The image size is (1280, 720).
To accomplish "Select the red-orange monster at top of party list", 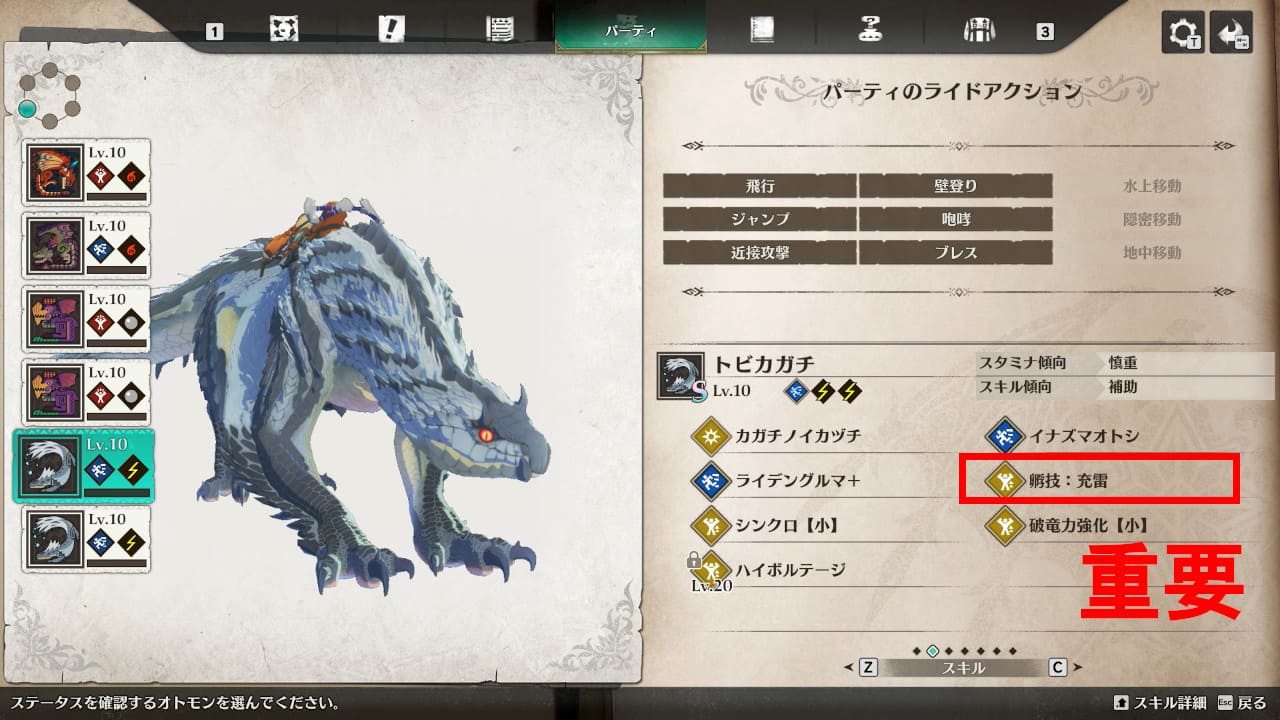I will [x=86, y=172].
